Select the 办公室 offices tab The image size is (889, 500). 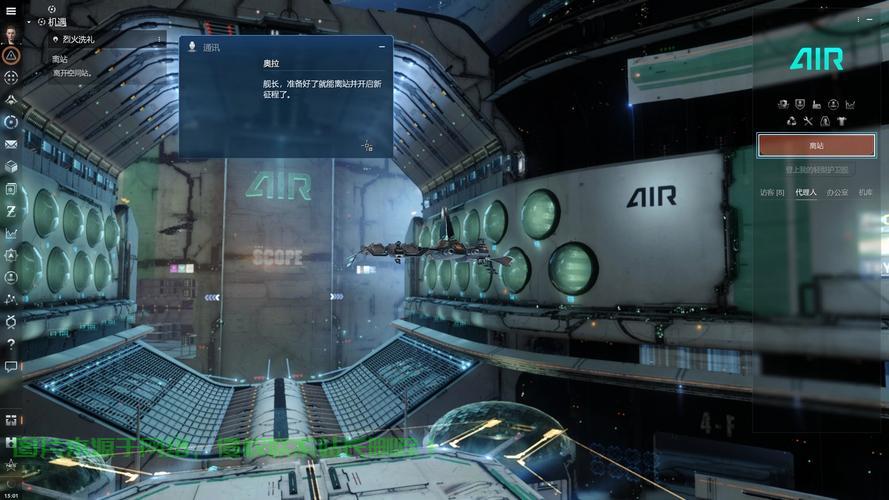pos(837,192)
